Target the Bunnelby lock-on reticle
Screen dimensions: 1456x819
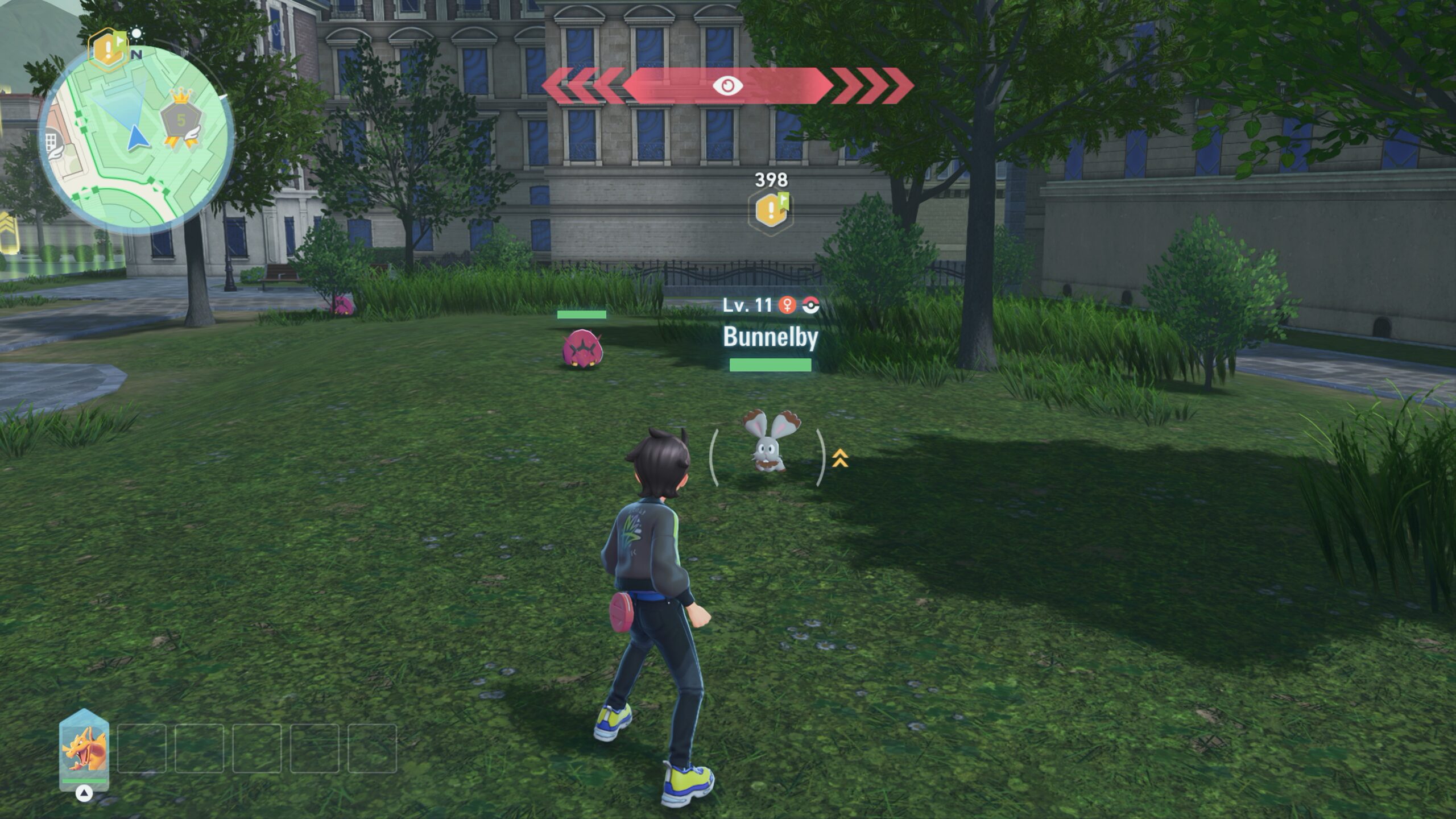(768, 457)
